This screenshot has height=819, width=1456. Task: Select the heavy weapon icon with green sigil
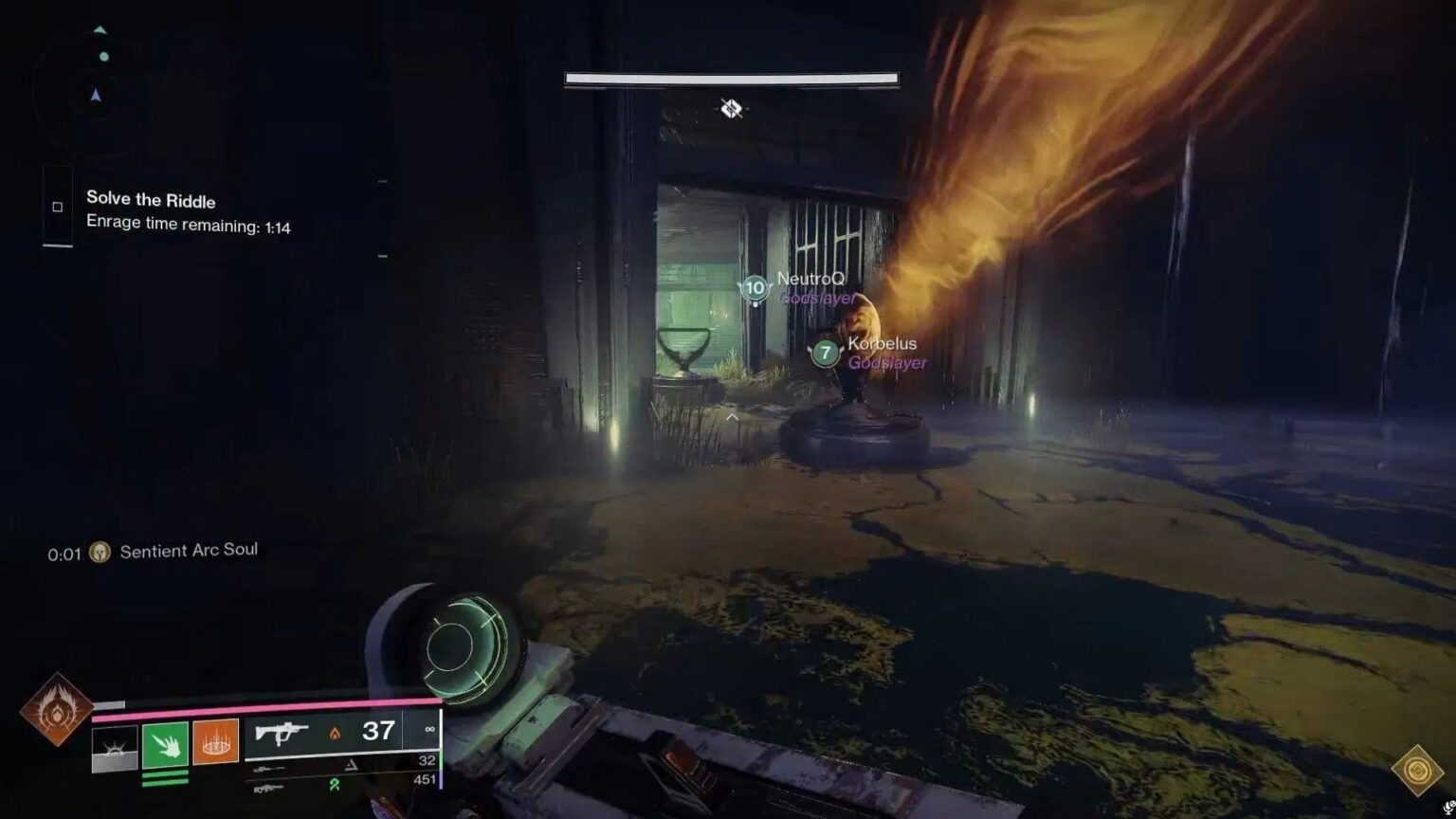coord(270,789)
